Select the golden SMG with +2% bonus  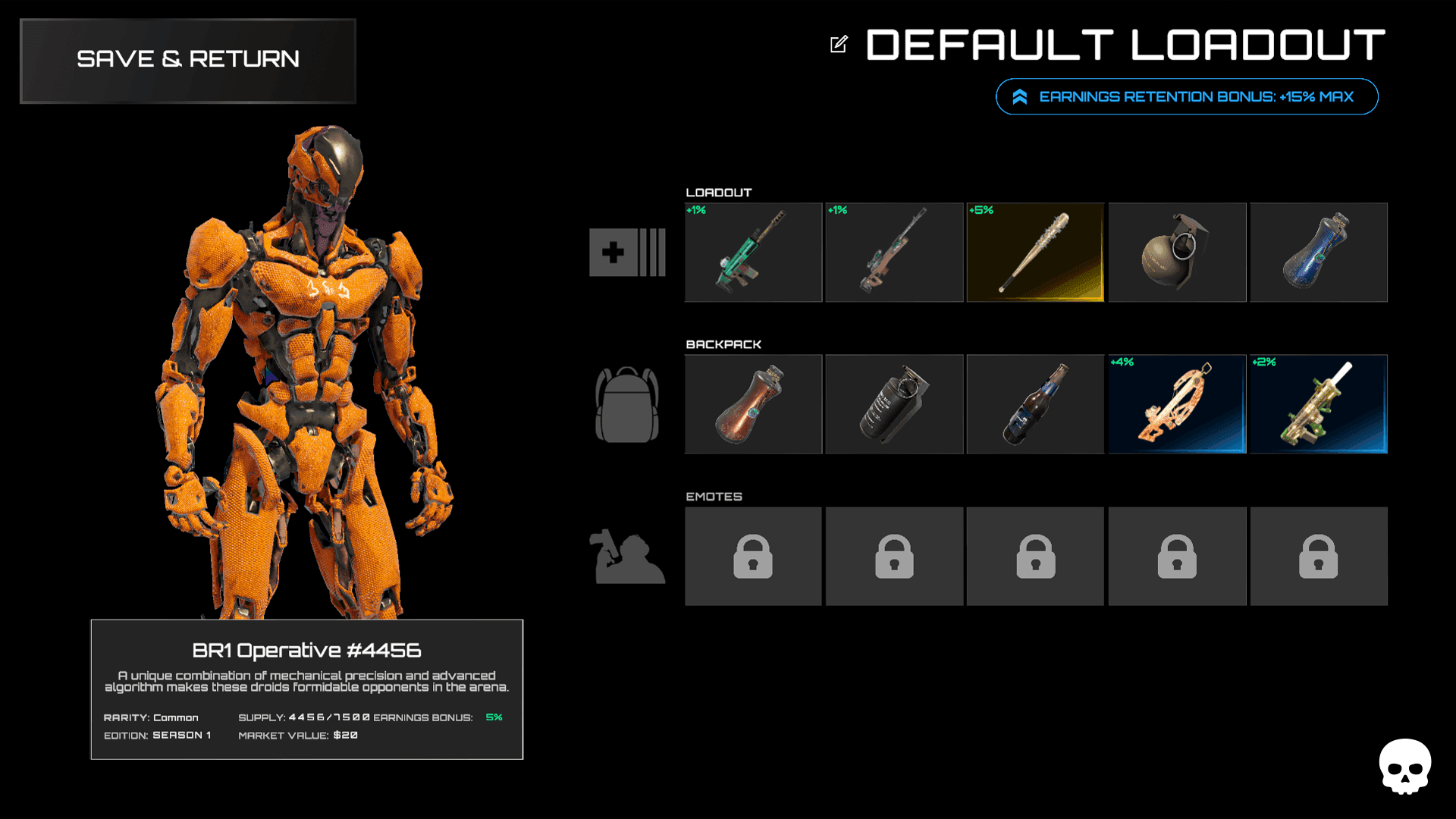tap(1318, 403)
